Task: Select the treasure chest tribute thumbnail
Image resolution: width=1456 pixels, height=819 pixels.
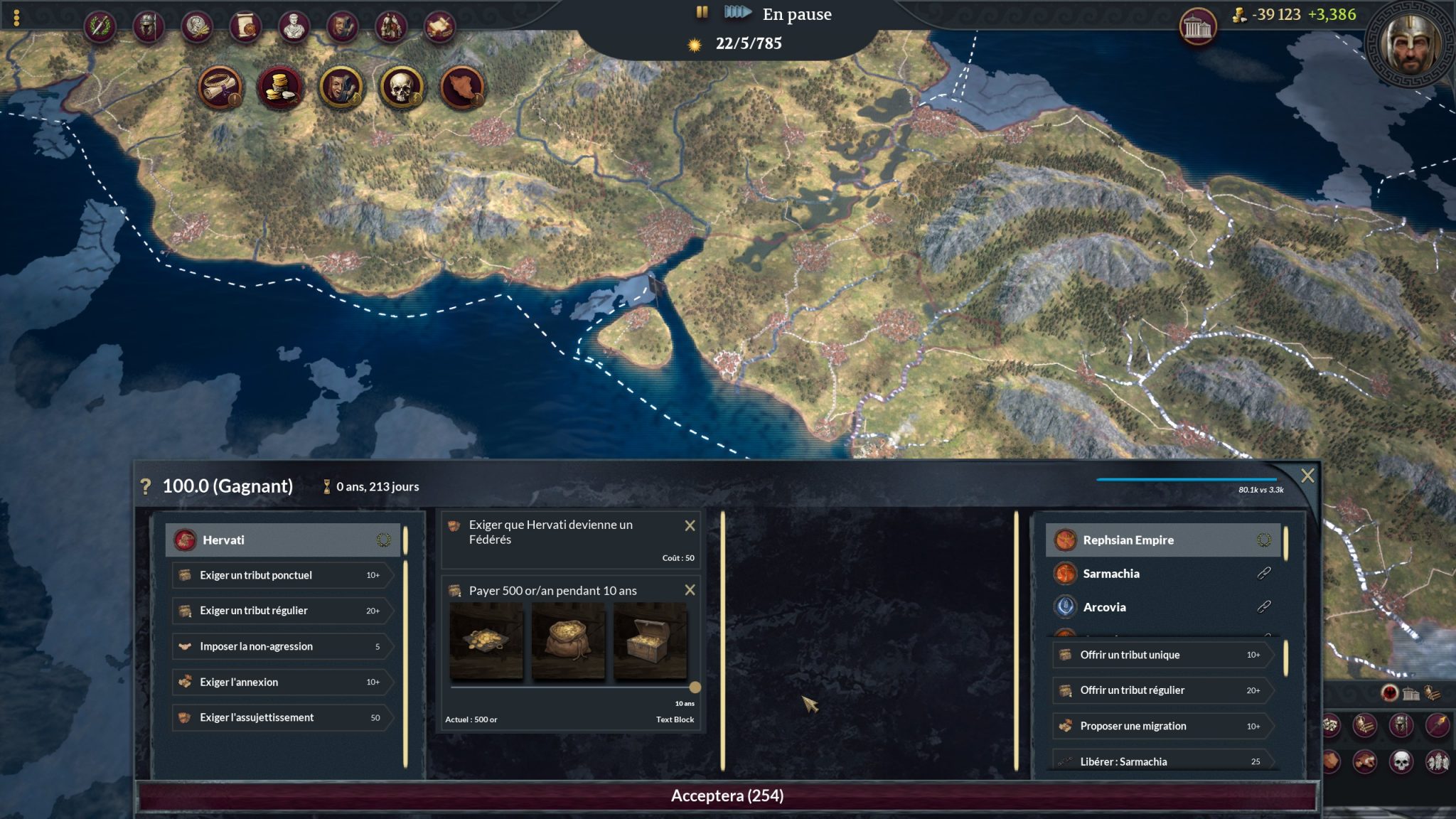Action: pos(650,641)
